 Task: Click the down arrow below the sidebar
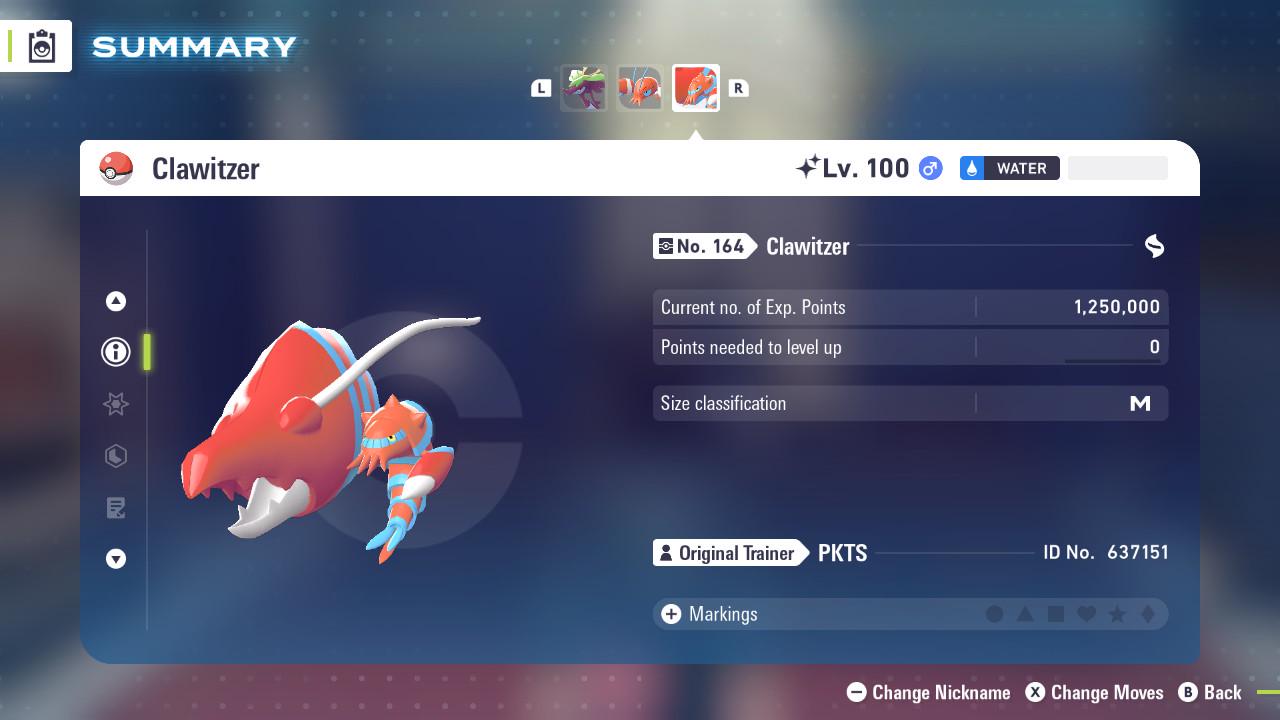[115, 559]
